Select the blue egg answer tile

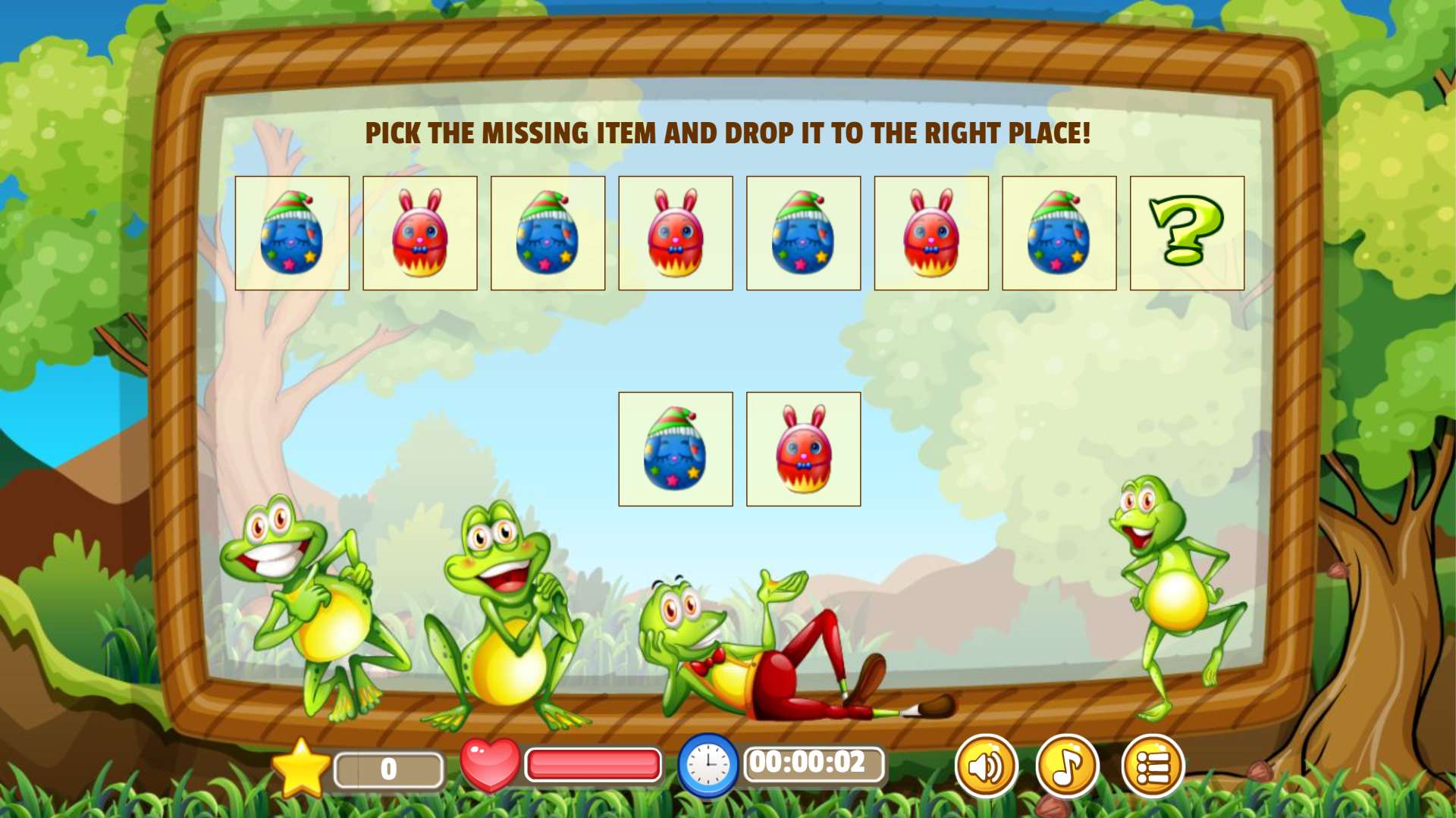click(675, 449)
